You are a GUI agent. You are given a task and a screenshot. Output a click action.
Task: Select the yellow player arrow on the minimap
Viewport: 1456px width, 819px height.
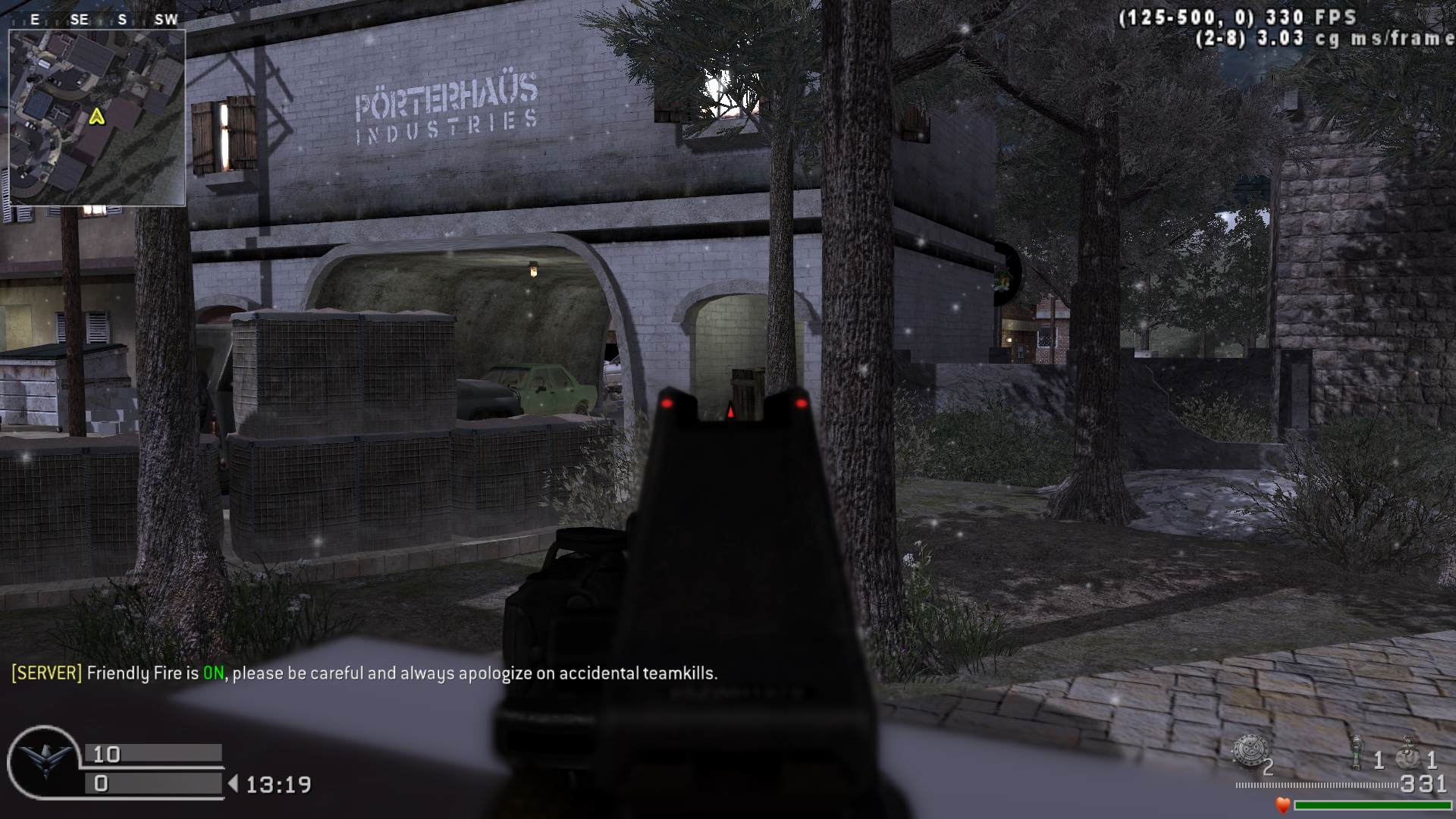(x=96, y=116)
